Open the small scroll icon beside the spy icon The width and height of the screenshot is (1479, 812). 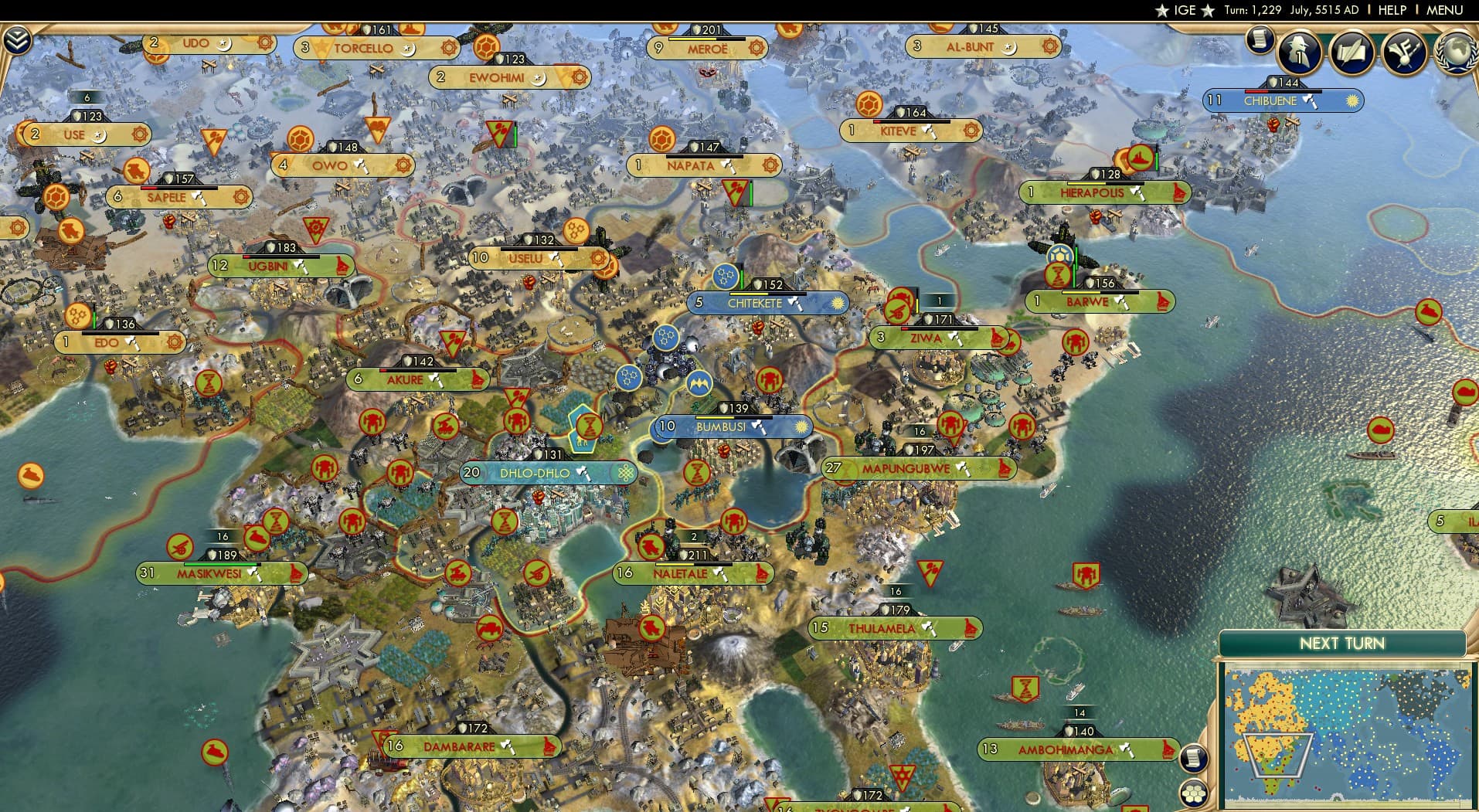pyautogui.click(x=1260, y=39)
